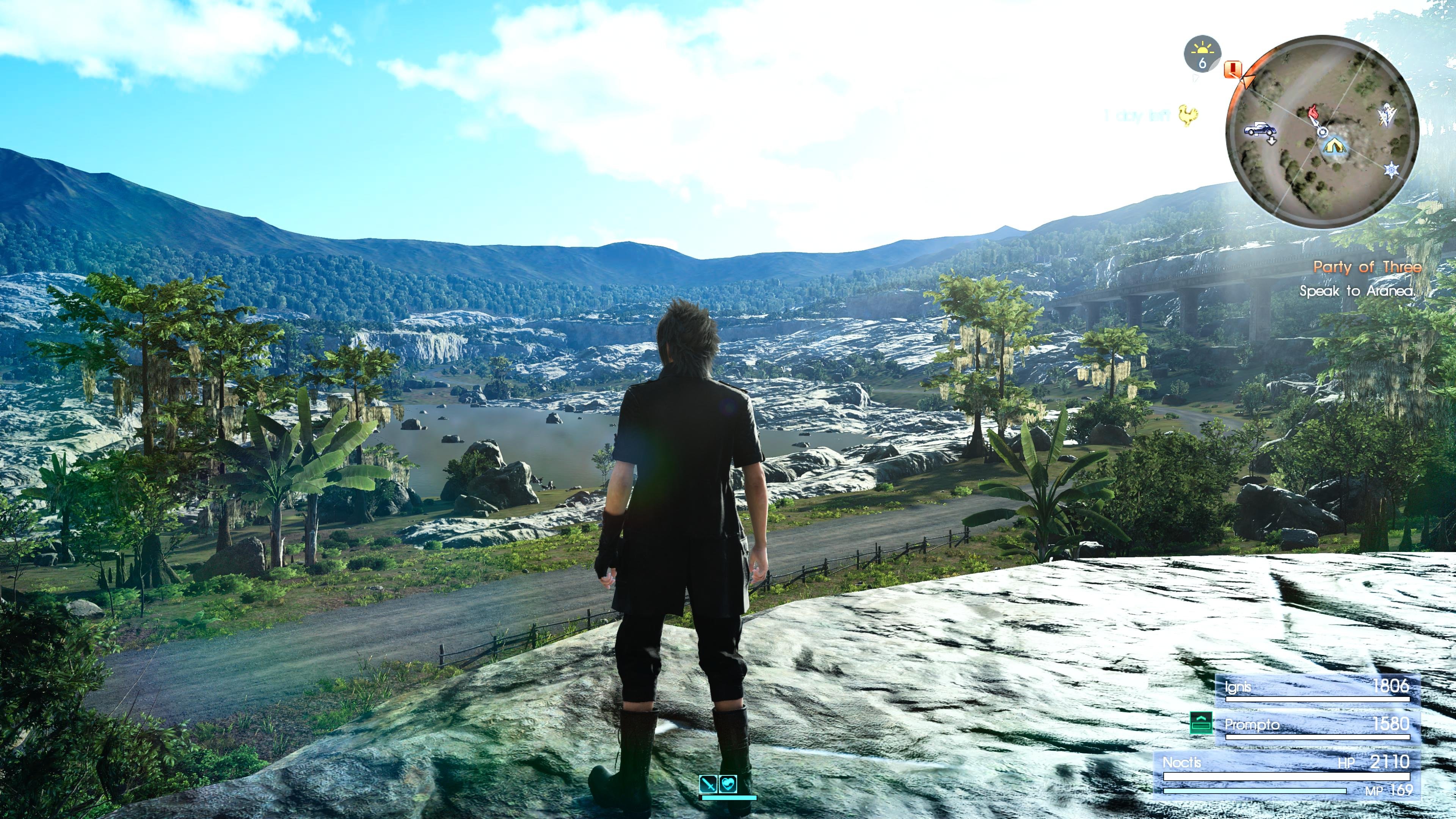Select the Regalia car marker on minimap
1456x819 pixels.
click(1260, 129)
